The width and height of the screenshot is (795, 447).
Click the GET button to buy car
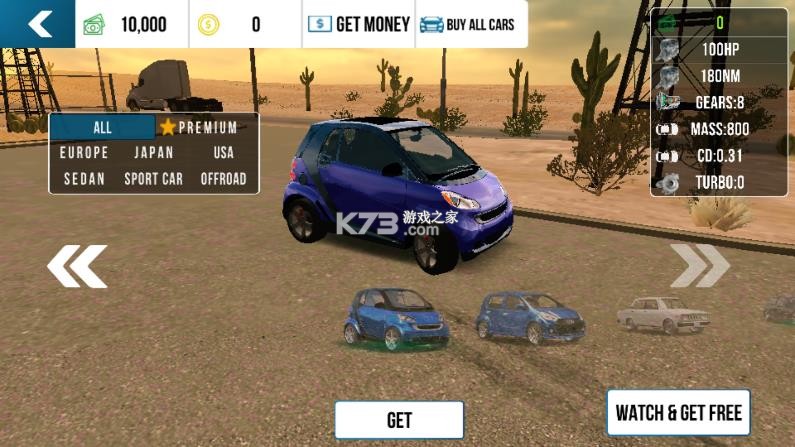(x=399, y=420)
